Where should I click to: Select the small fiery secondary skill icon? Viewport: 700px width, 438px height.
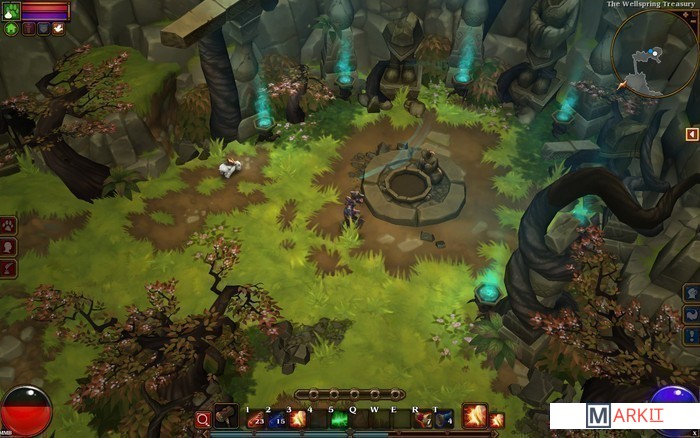pos(496,419)
